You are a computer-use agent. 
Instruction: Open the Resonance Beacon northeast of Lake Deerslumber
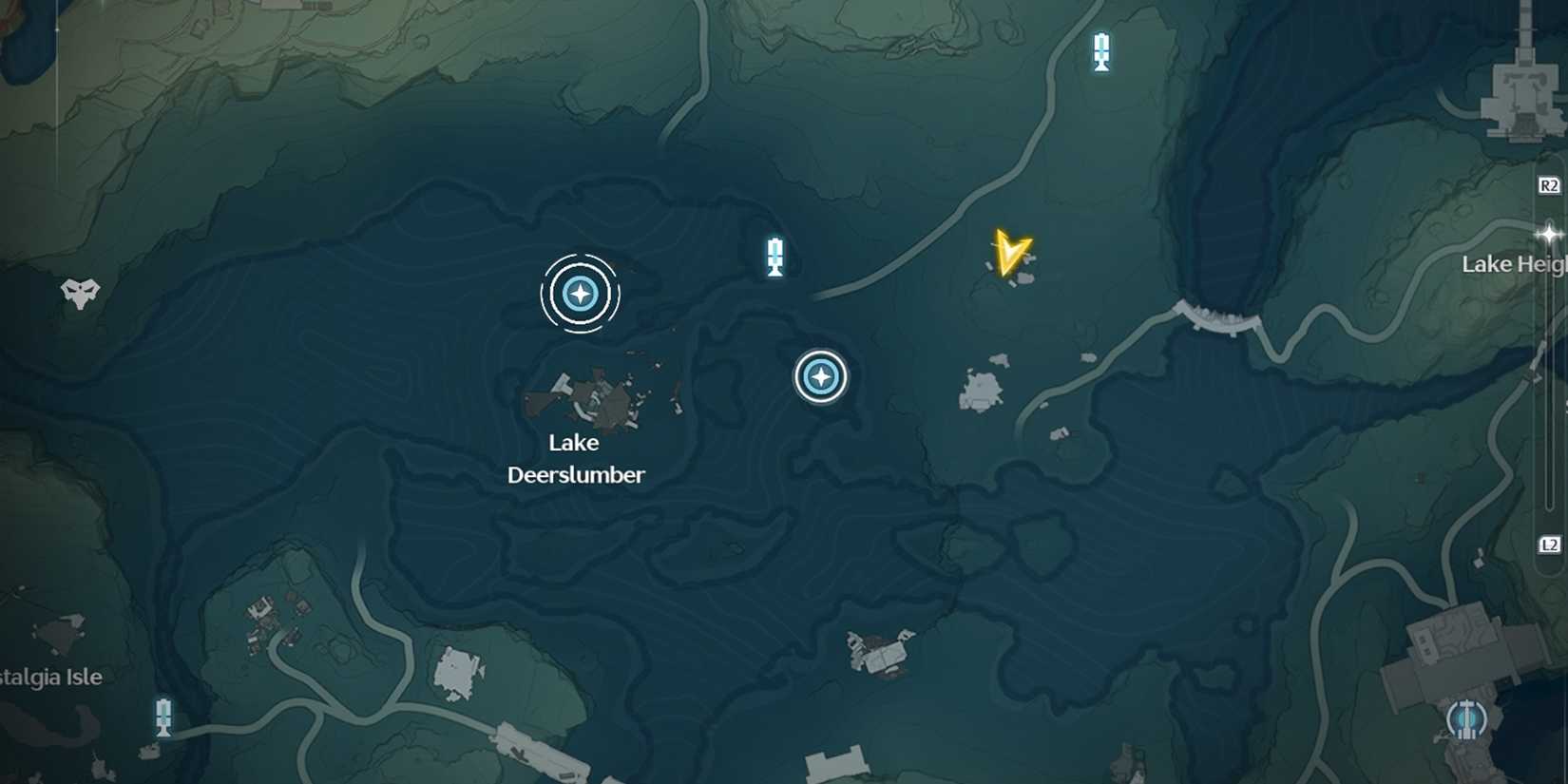(x=774, y=255)
